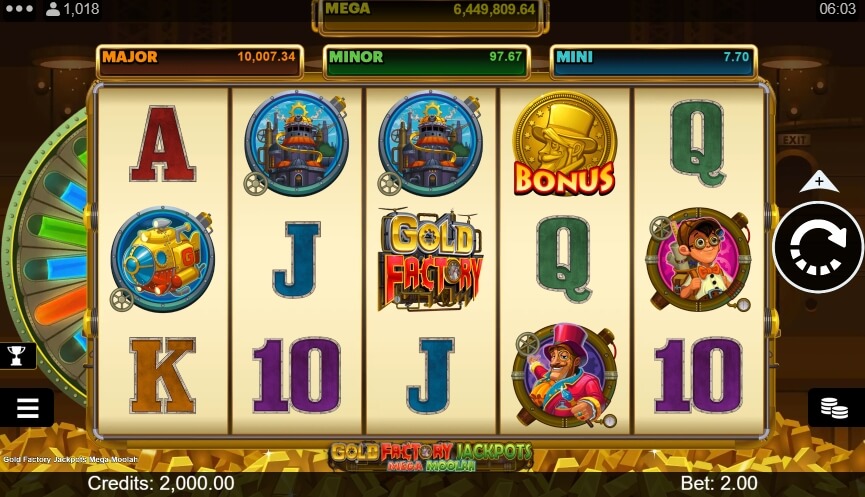
Task: Spin the reels with the circular arrow button
Action: tap(818, 247)
